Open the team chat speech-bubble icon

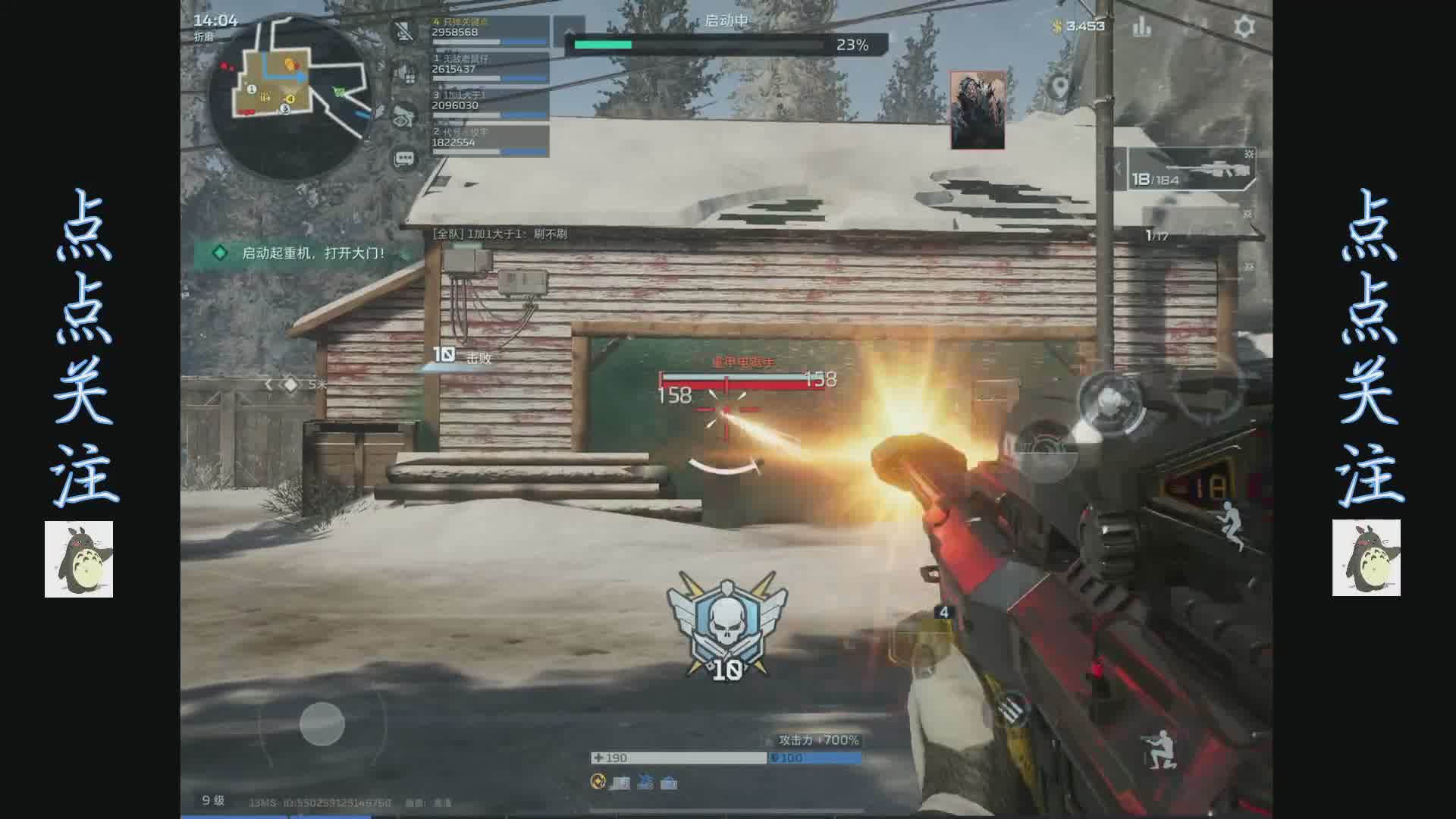pyautogui.click(x=404, y=159)
